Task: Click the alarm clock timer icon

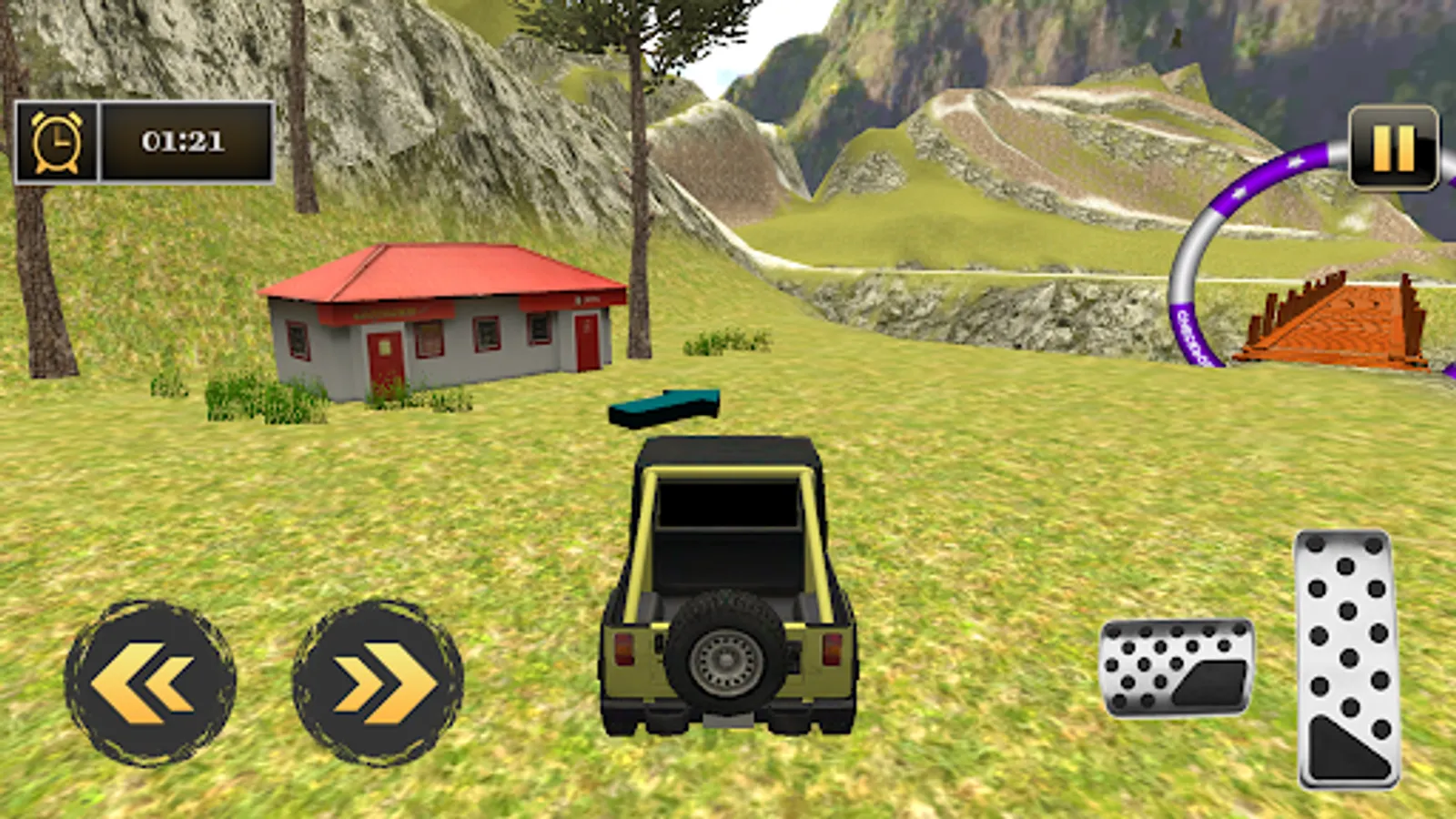Action: click(x=56, y=141)
